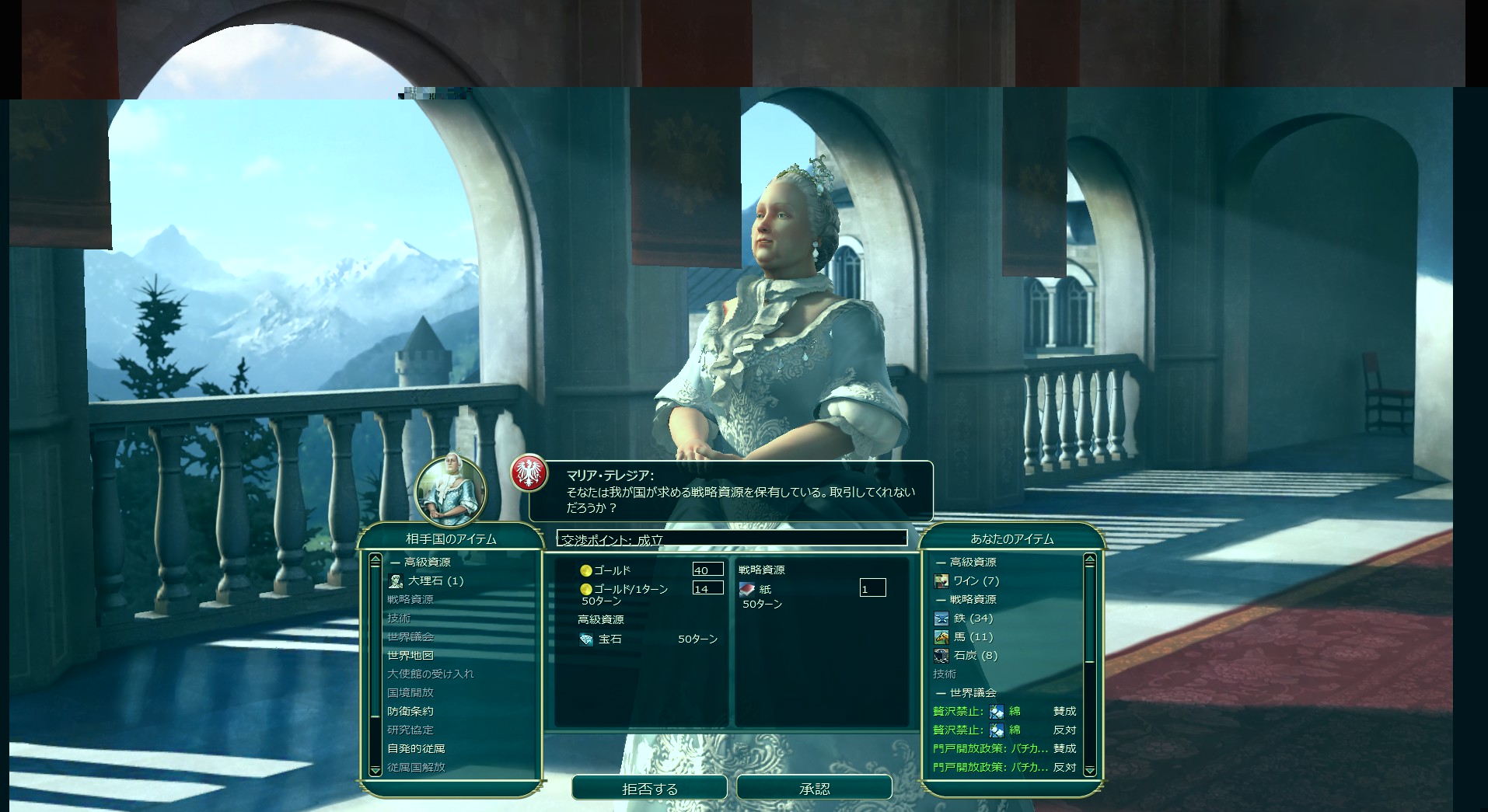Offer 石炭 (8) from your items

pyautogui.click(x=975, y=655)
